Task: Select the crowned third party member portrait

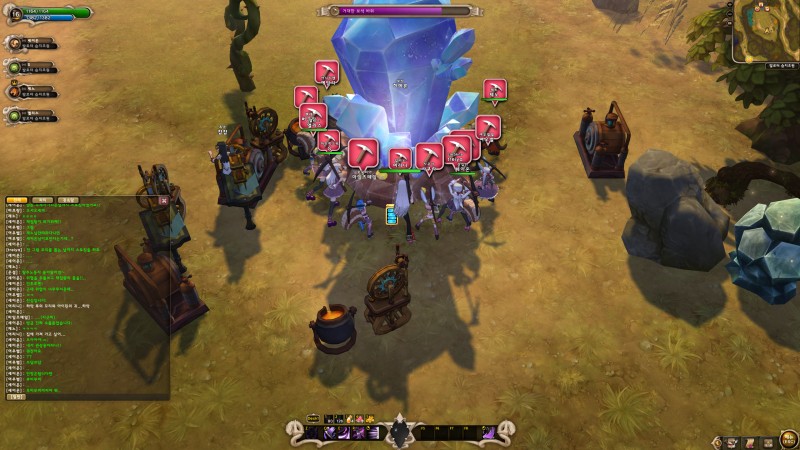Action: [x=15, y=92]
